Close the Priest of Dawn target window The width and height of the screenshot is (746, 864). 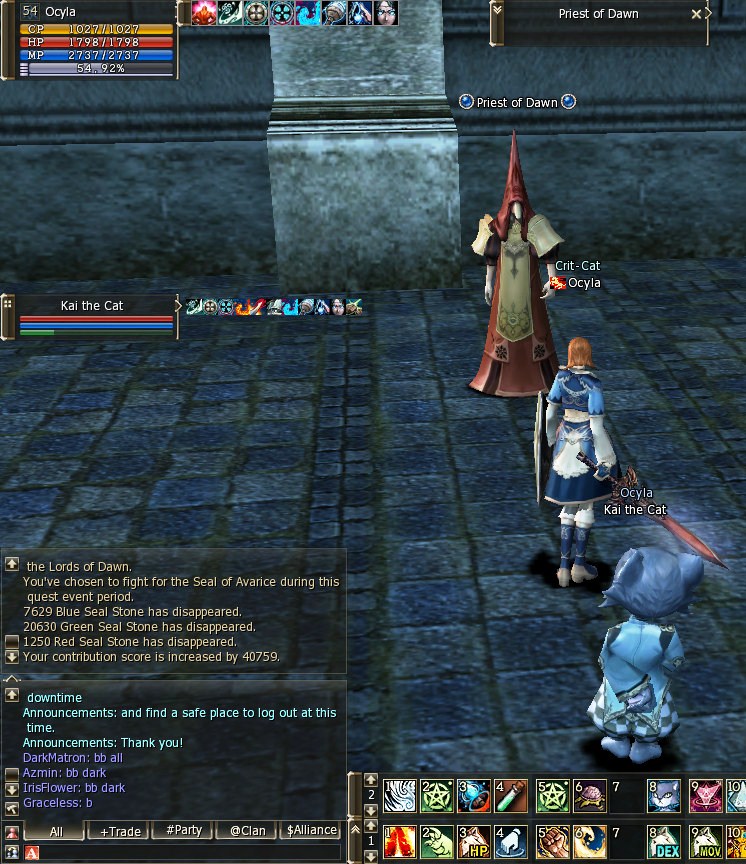tap(696, 15)
